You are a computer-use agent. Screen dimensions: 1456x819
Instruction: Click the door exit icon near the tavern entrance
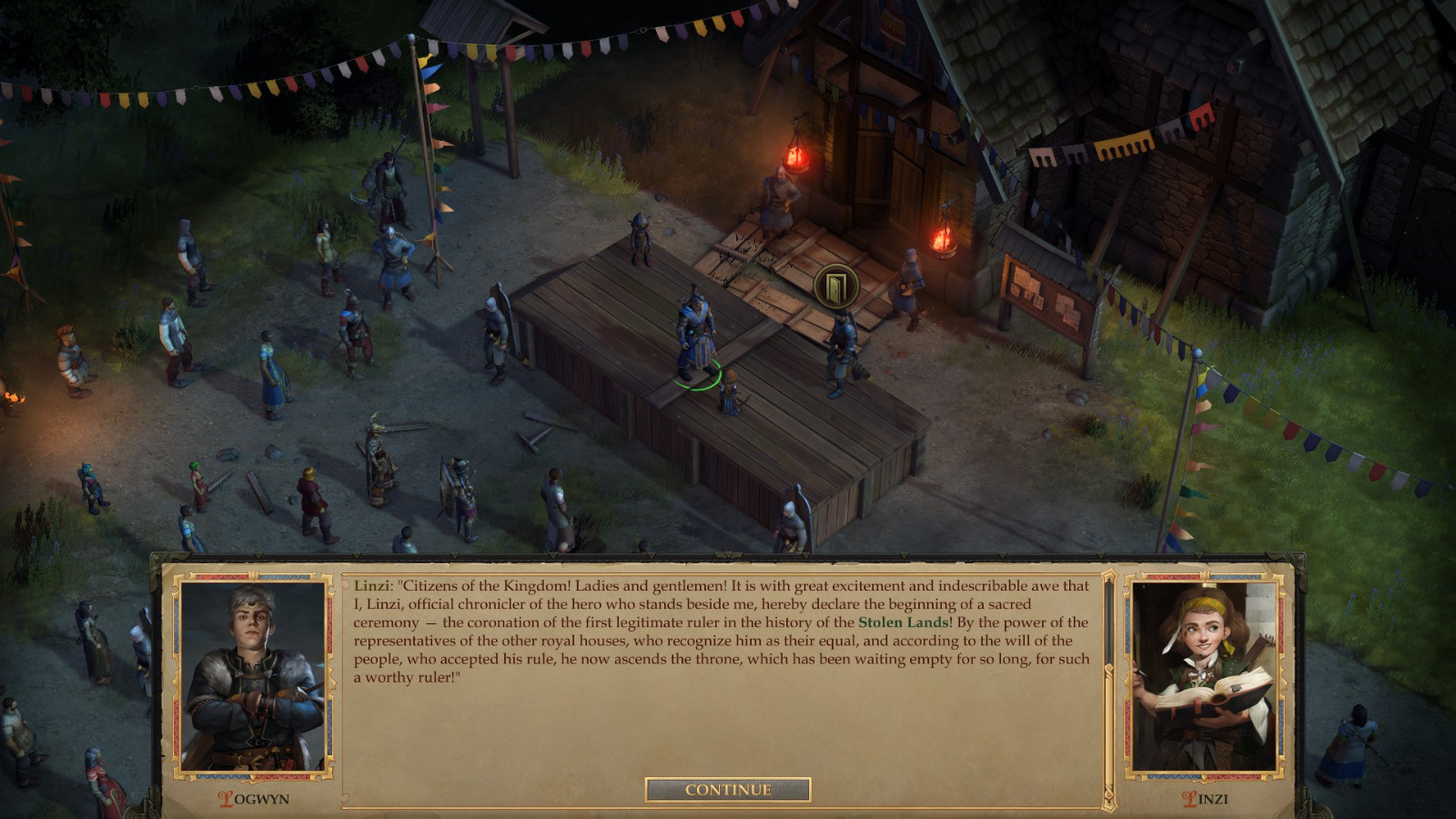point(839,284)
